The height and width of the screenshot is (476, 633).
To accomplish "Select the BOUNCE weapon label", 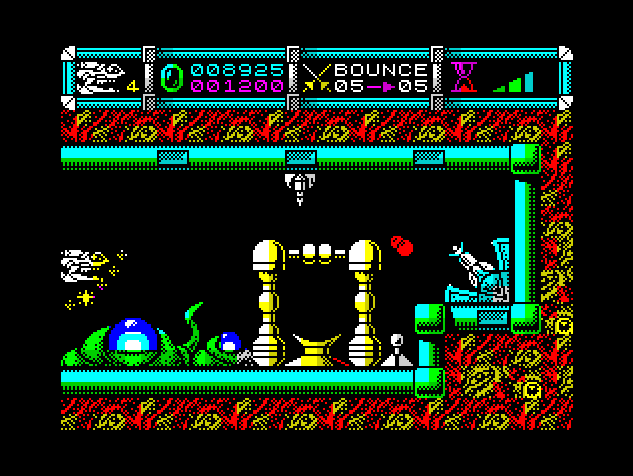I will pos(380,70).
